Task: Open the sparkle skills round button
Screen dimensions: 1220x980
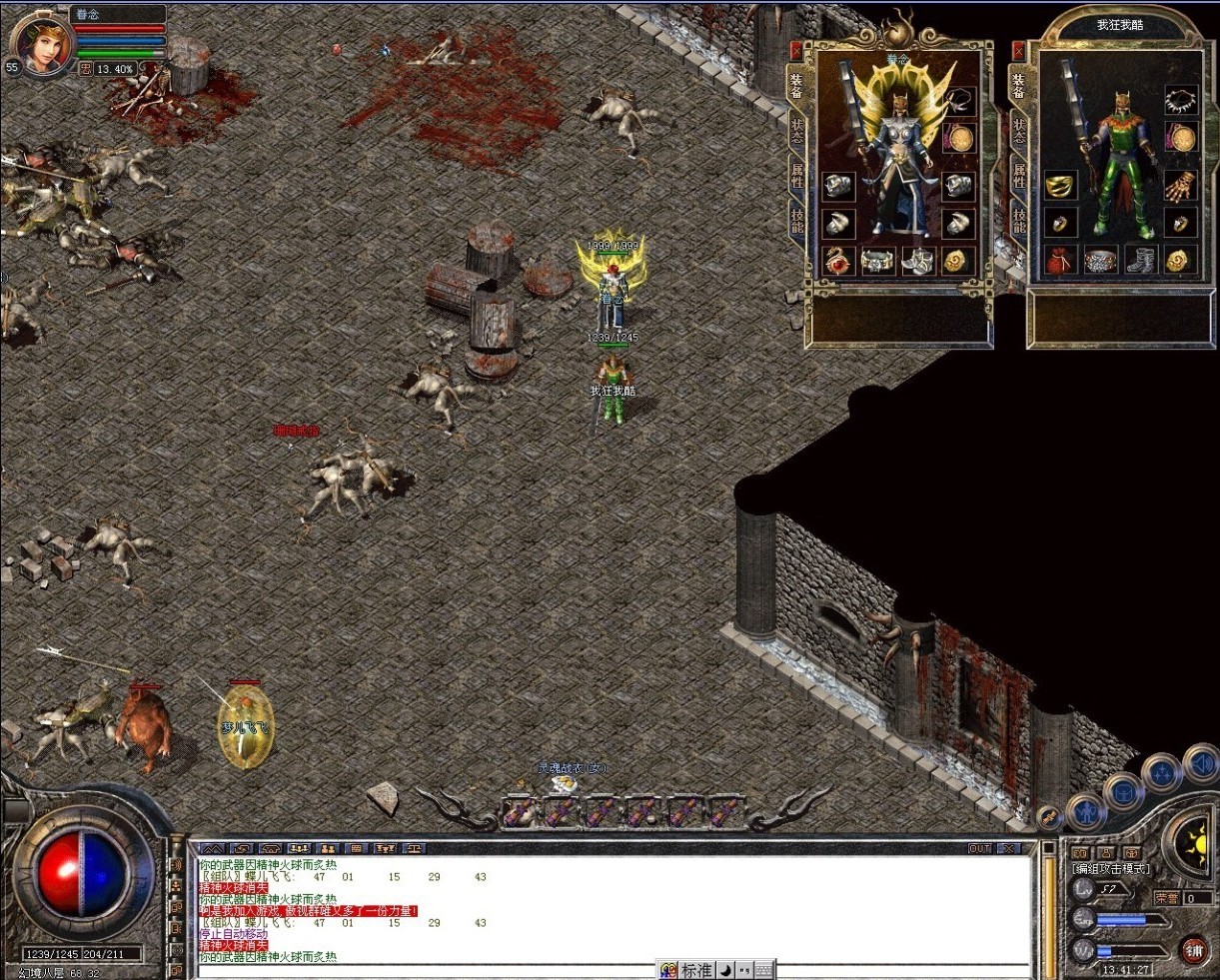Action: coord(1162,774)
